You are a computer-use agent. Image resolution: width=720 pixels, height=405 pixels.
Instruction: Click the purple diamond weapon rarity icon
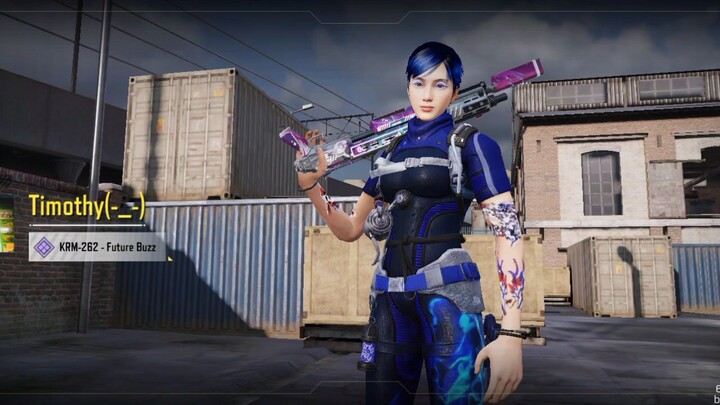click(x=44, y=247)
